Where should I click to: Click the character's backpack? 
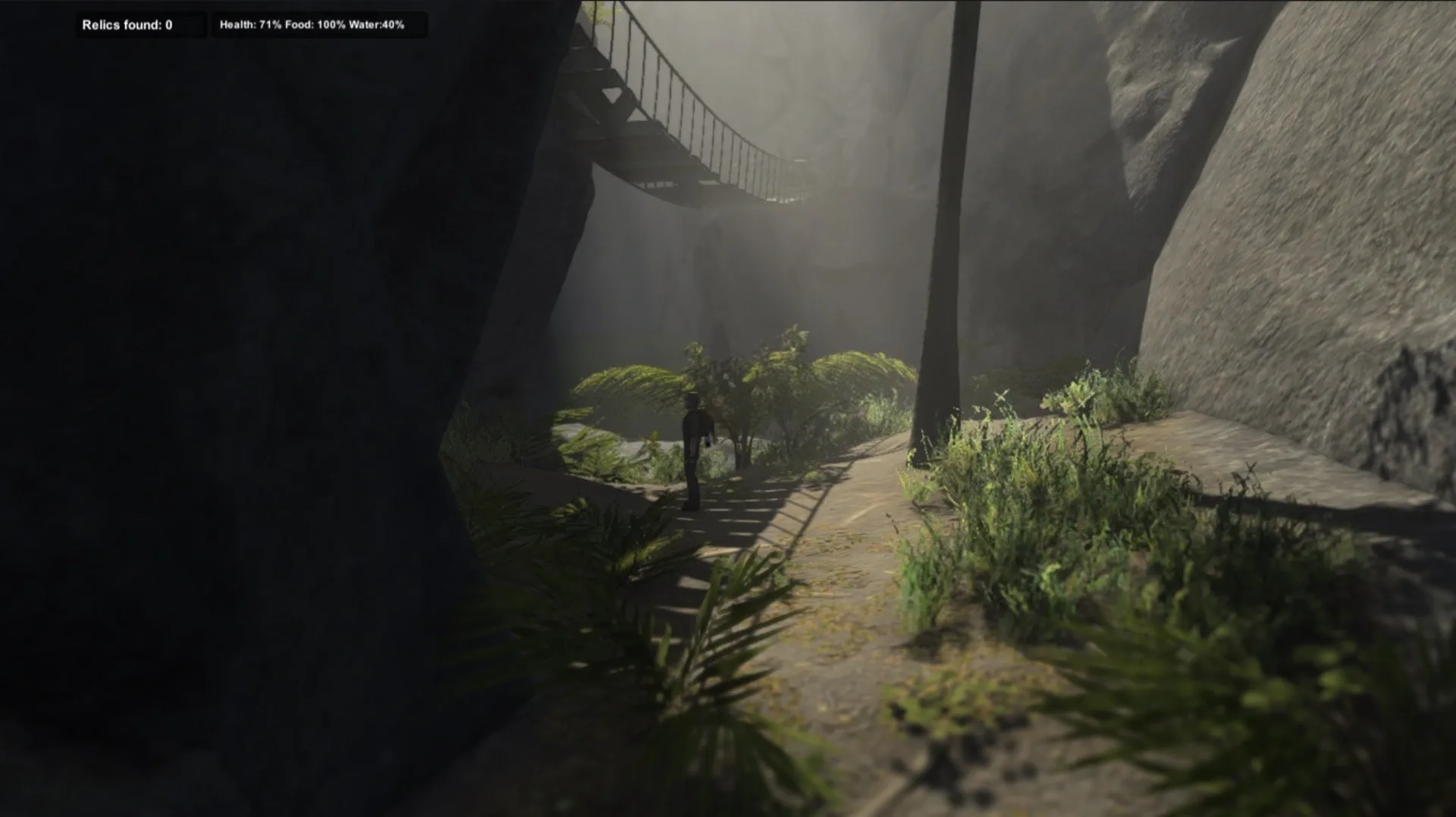tap(704, 425)
